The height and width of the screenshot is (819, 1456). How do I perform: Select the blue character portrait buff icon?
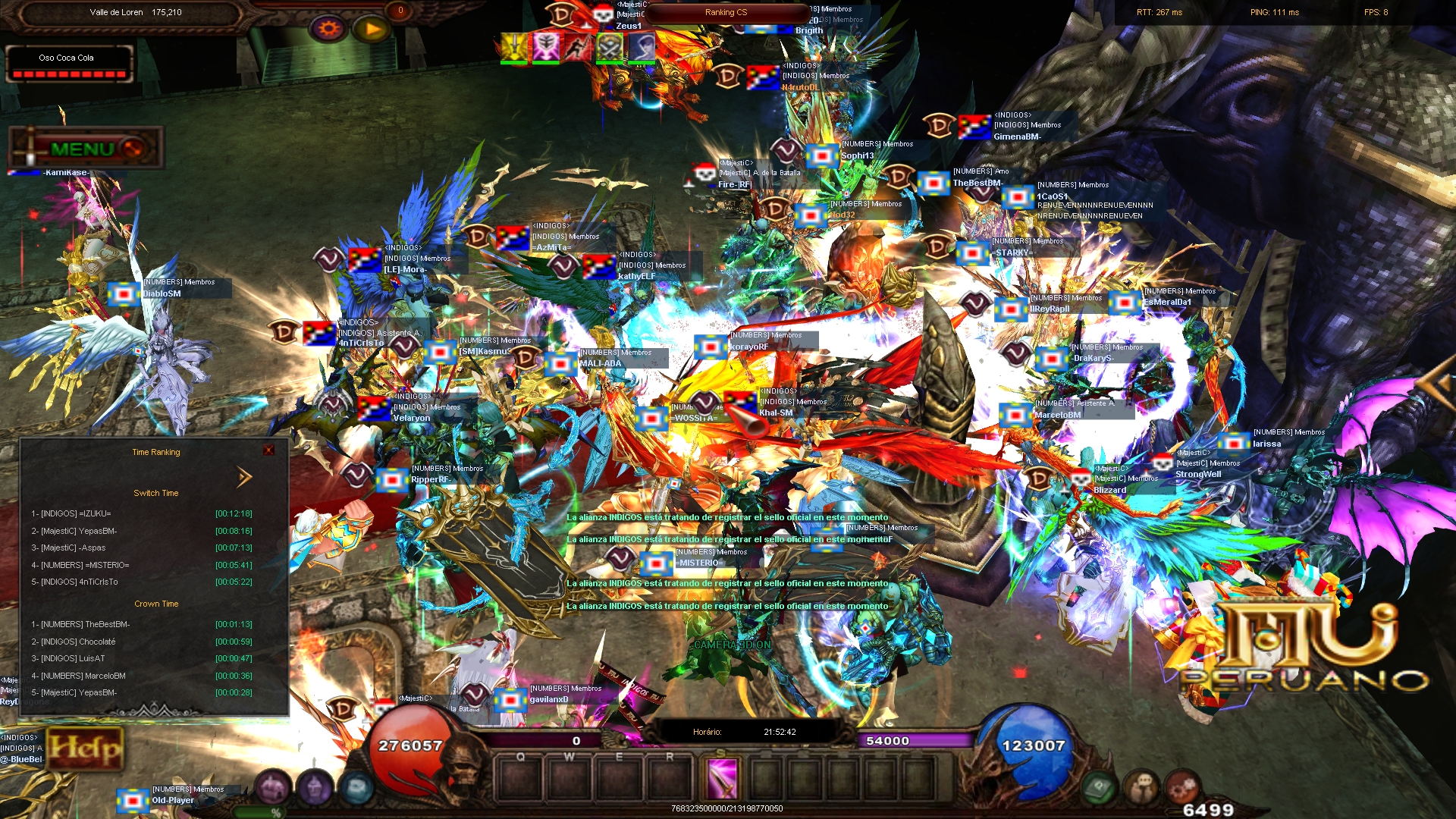pyautogui.click(x=642, y=47)
